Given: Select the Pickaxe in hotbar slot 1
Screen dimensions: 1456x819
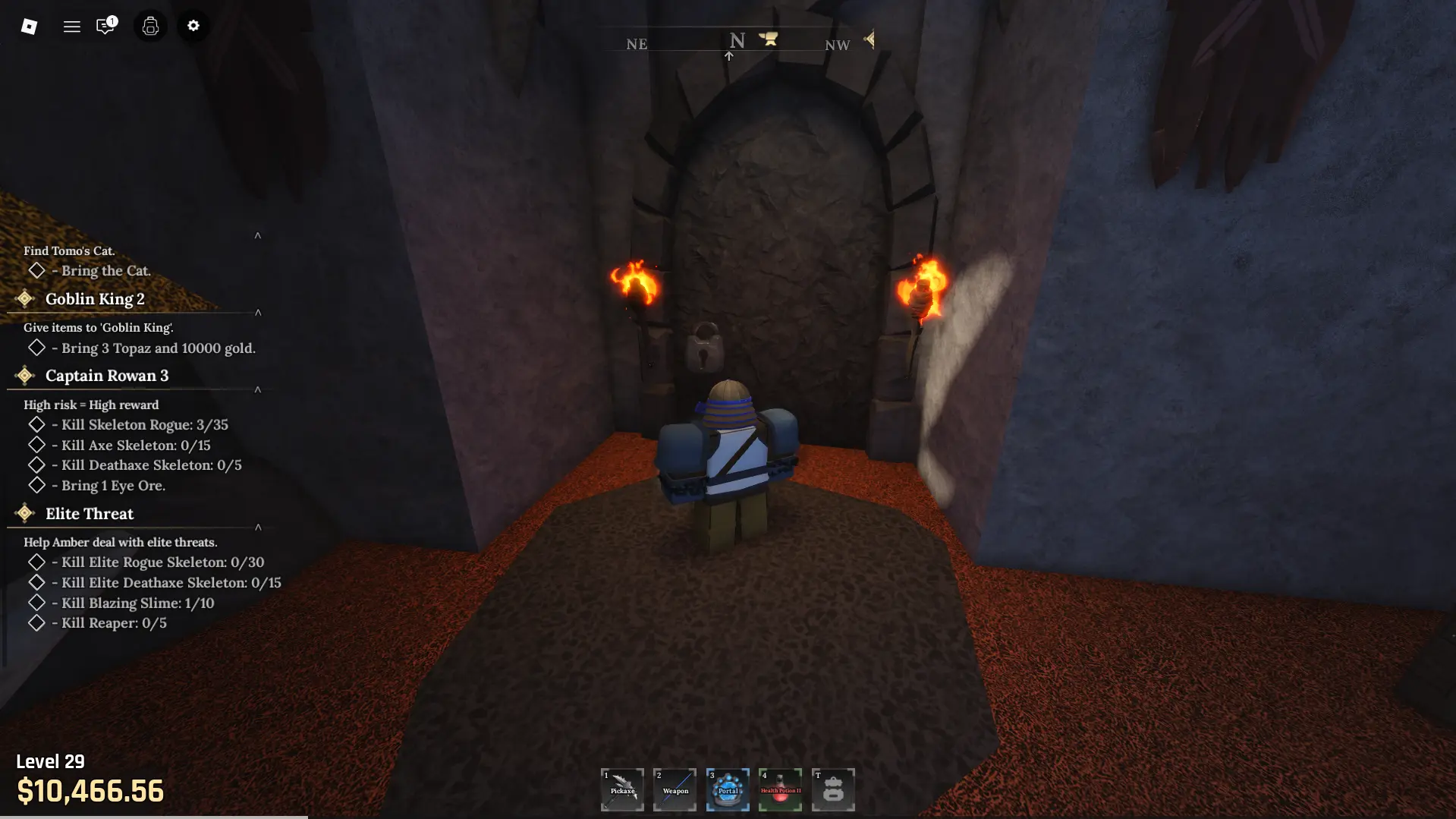Looking at the screenshot, I should coord(621,789).
